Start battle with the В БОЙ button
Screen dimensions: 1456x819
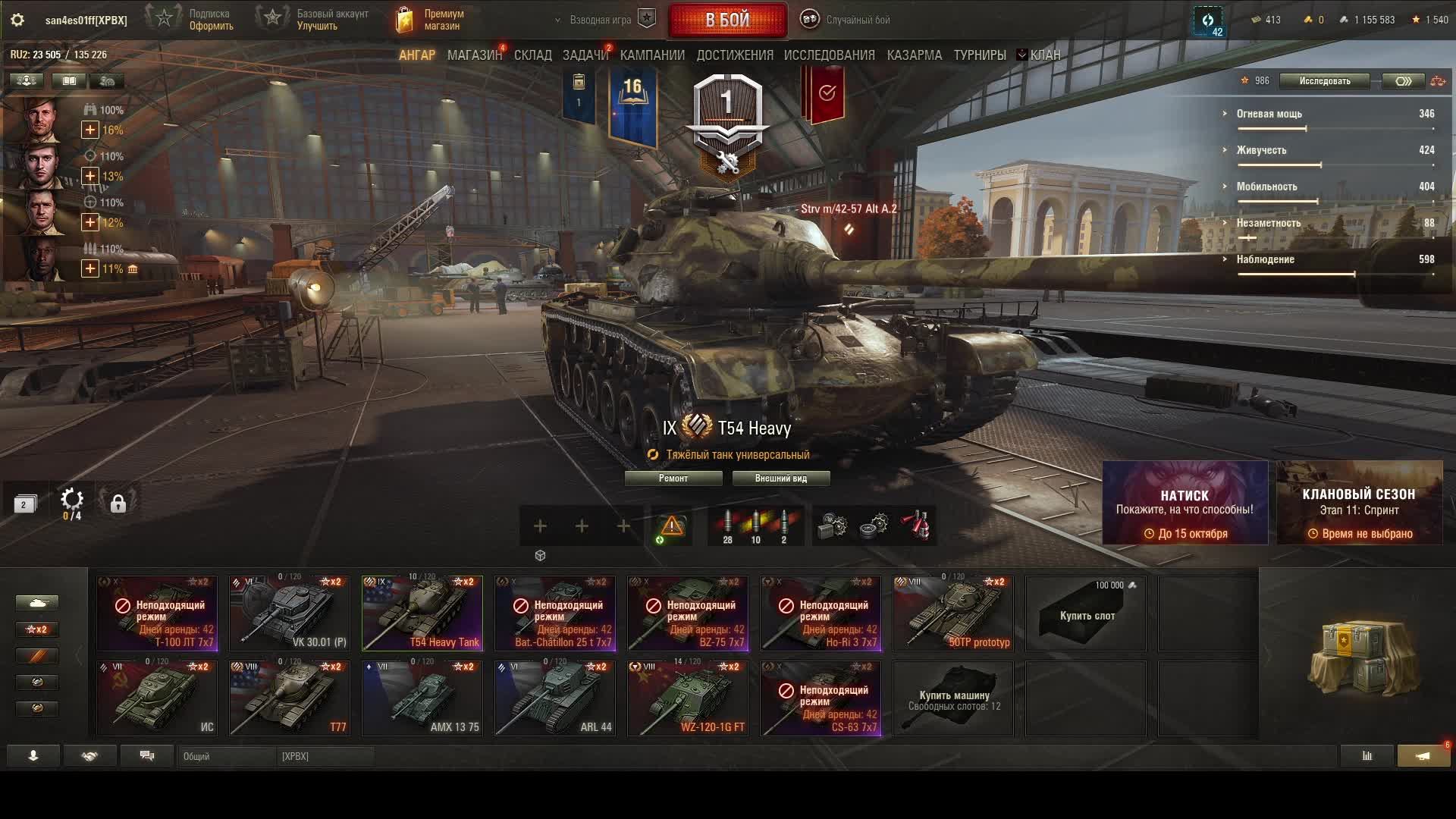pyautogui.click(x=727, y=20)
